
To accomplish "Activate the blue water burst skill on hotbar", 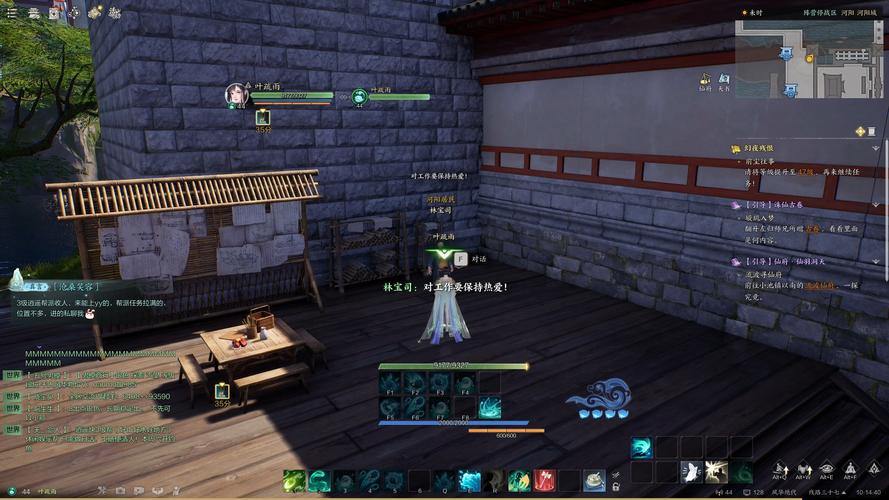I will point(469,480).
